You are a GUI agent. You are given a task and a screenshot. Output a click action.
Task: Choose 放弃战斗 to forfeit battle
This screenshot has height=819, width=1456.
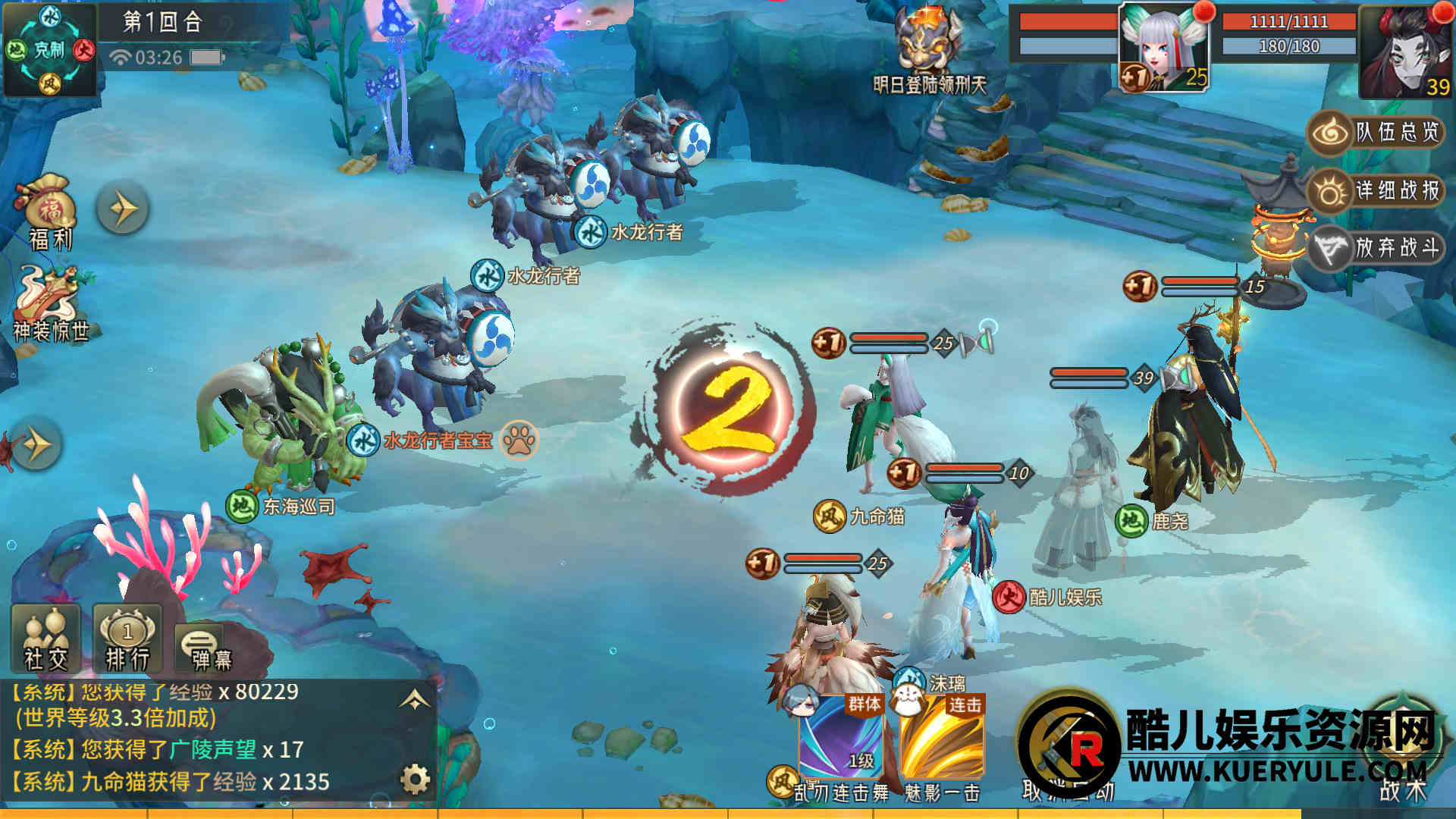(x=1376, y=248)
